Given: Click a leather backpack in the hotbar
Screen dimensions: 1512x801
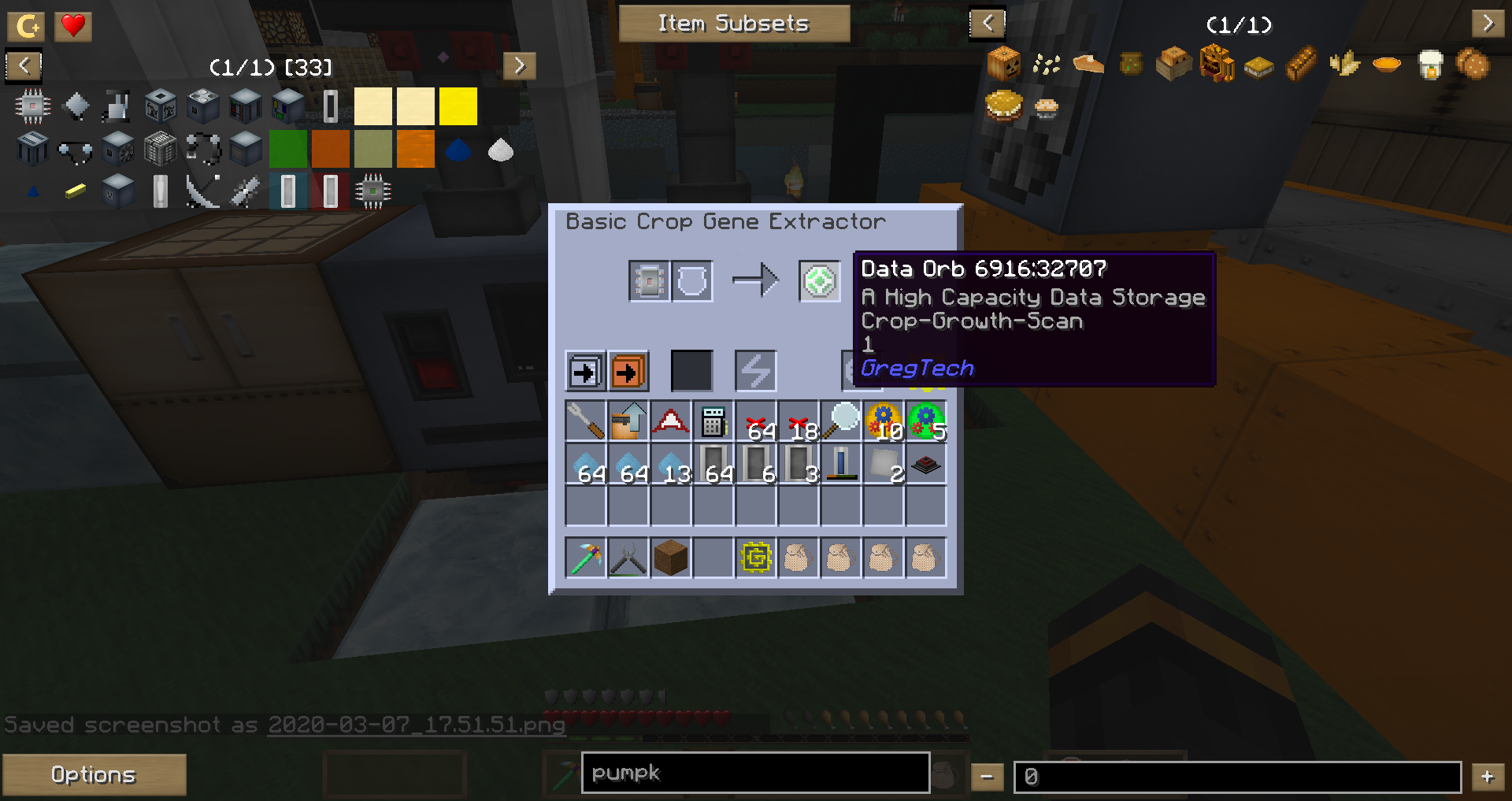Looking at the screenshot, I should 798,558.
